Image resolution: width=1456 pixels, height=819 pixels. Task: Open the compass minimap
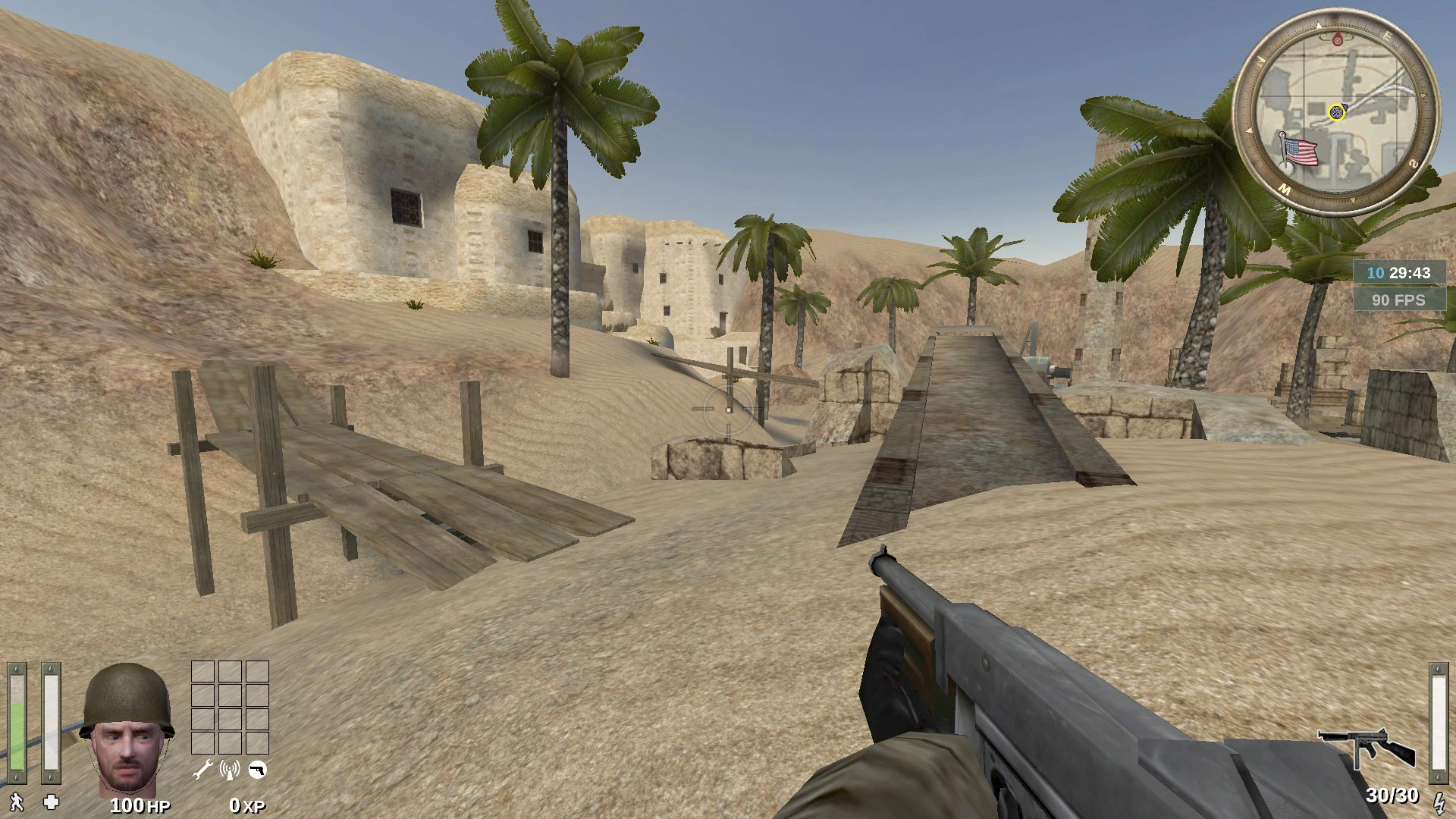(1335, 111)
